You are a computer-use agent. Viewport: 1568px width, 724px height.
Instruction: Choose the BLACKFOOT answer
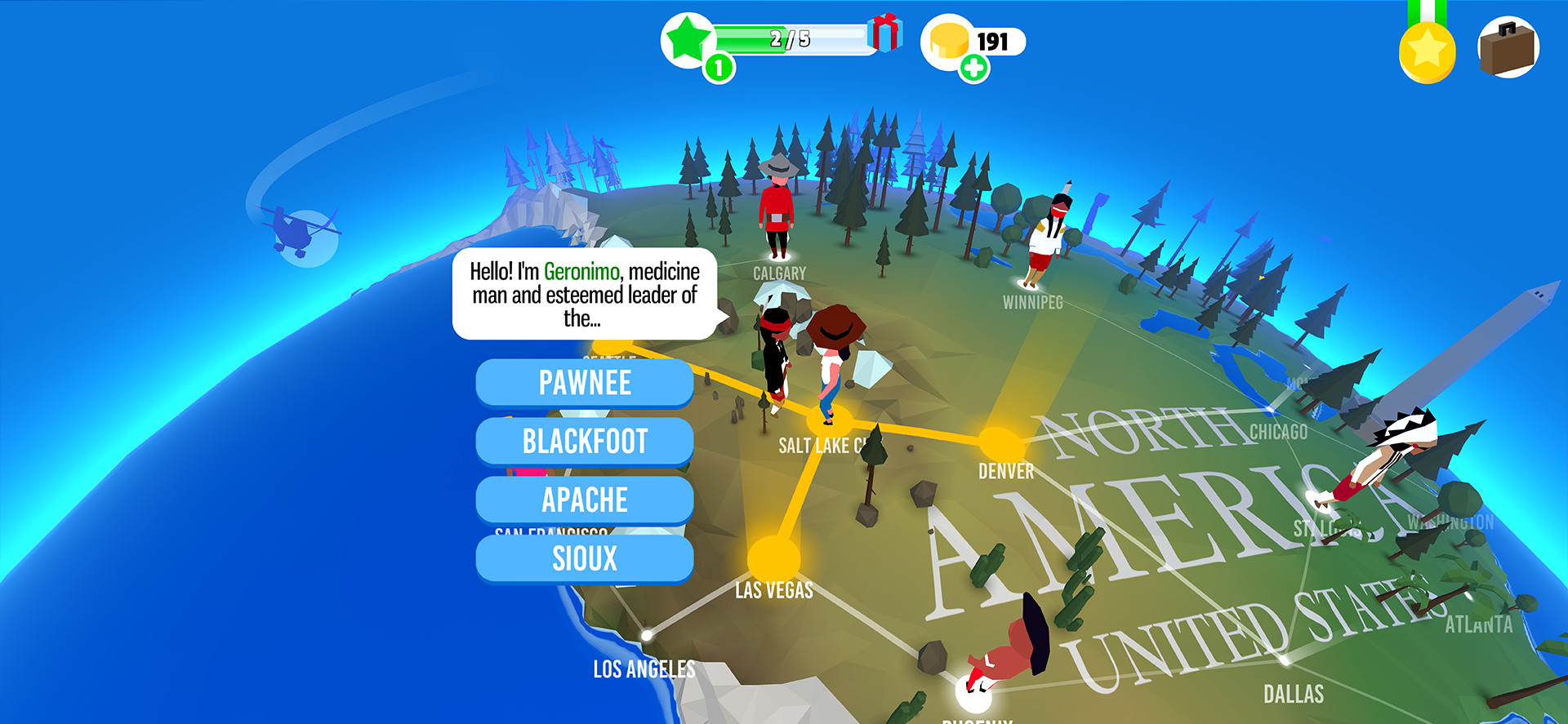tap(585, 442)
